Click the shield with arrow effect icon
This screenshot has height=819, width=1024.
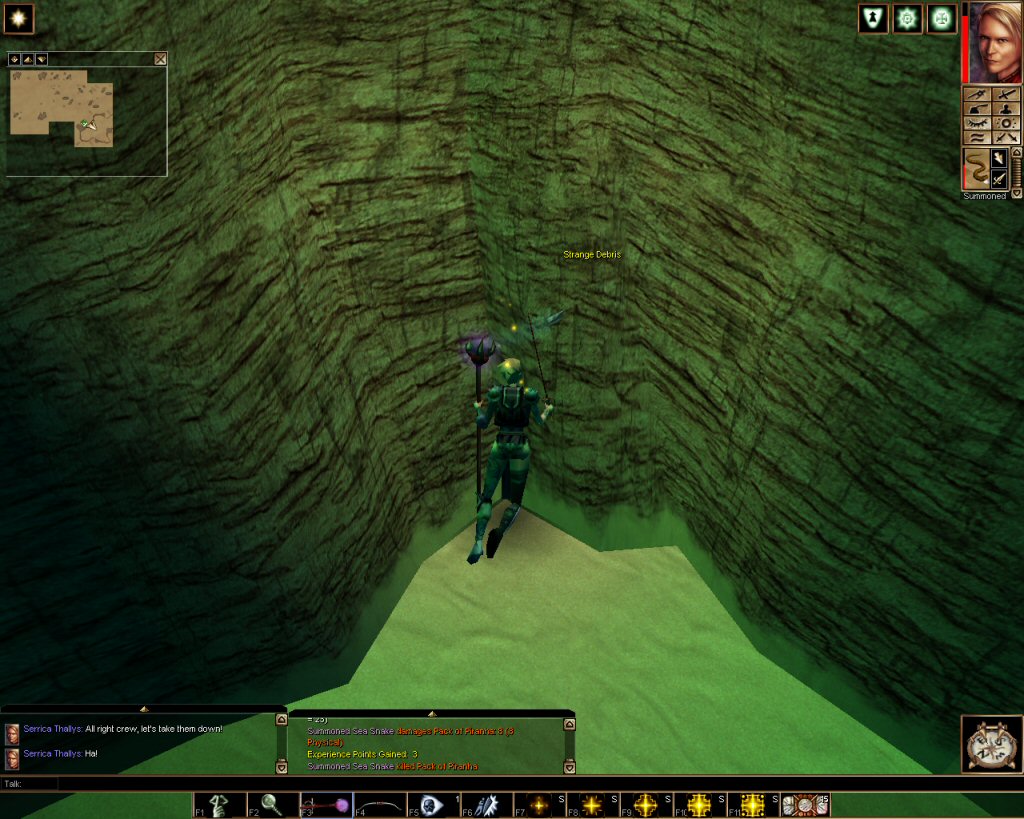873,19
